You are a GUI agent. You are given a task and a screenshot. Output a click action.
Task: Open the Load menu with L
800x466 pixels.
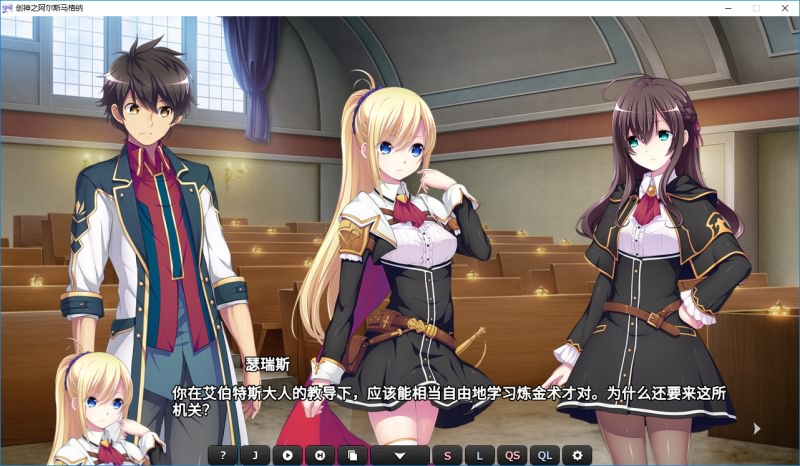pyautogui.click(x=479, y=455)
